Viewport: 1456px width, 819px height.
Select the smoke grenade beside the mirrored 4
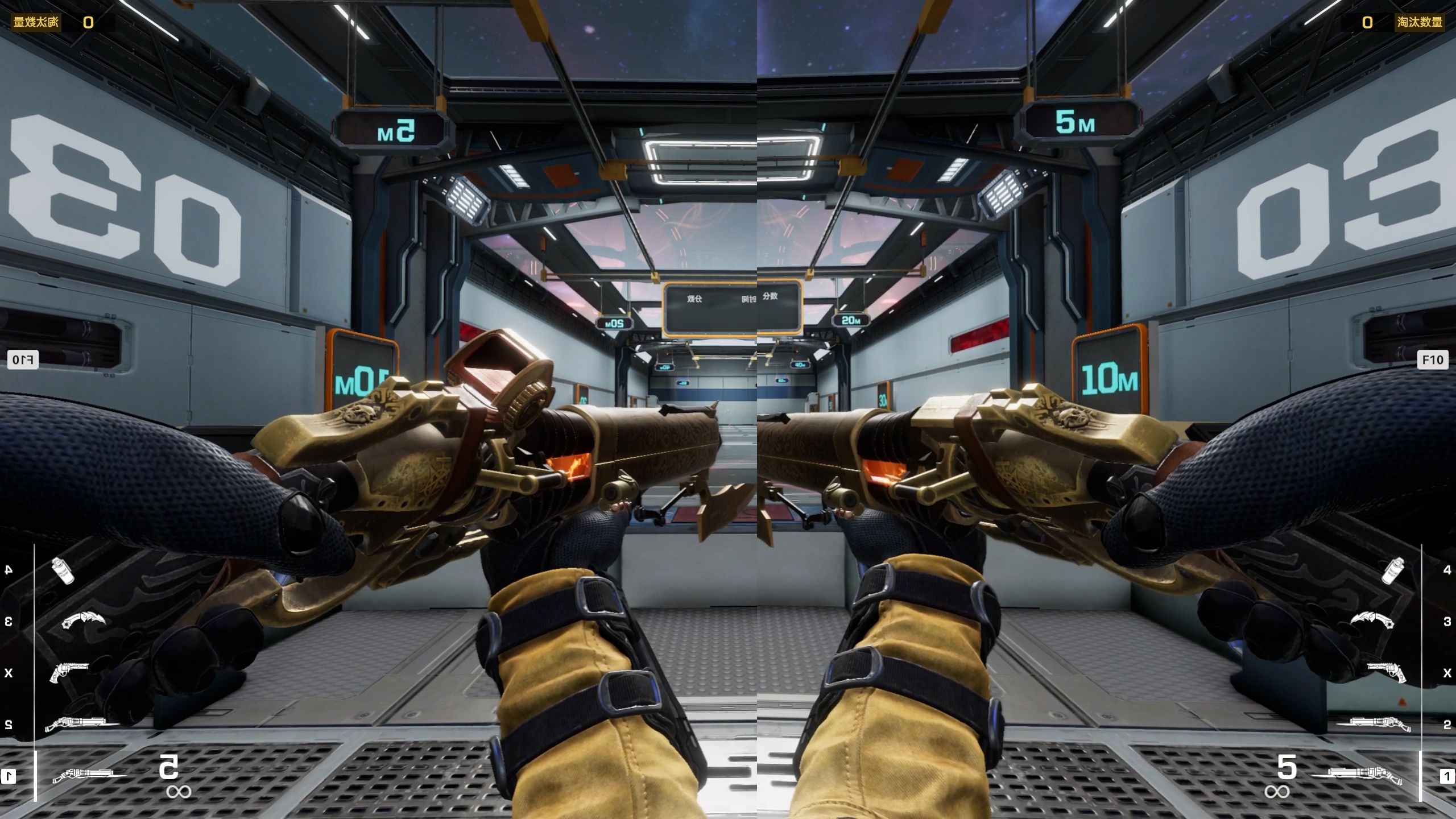point(63,570)
